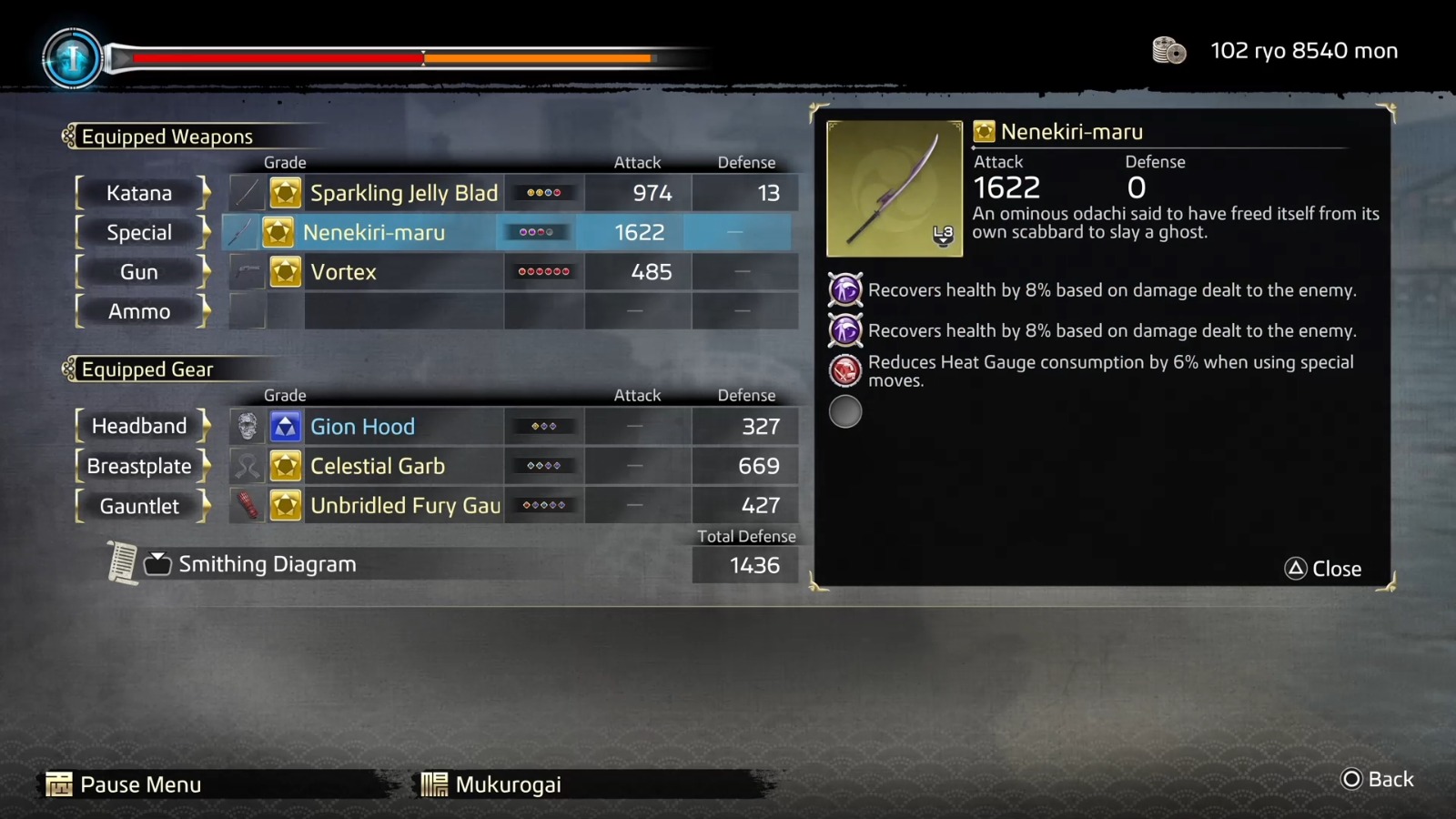The width and height of the screenshot is (1456, 819).
Task: Select the empty fourth ability slot
Action: [x=845, y=411]
